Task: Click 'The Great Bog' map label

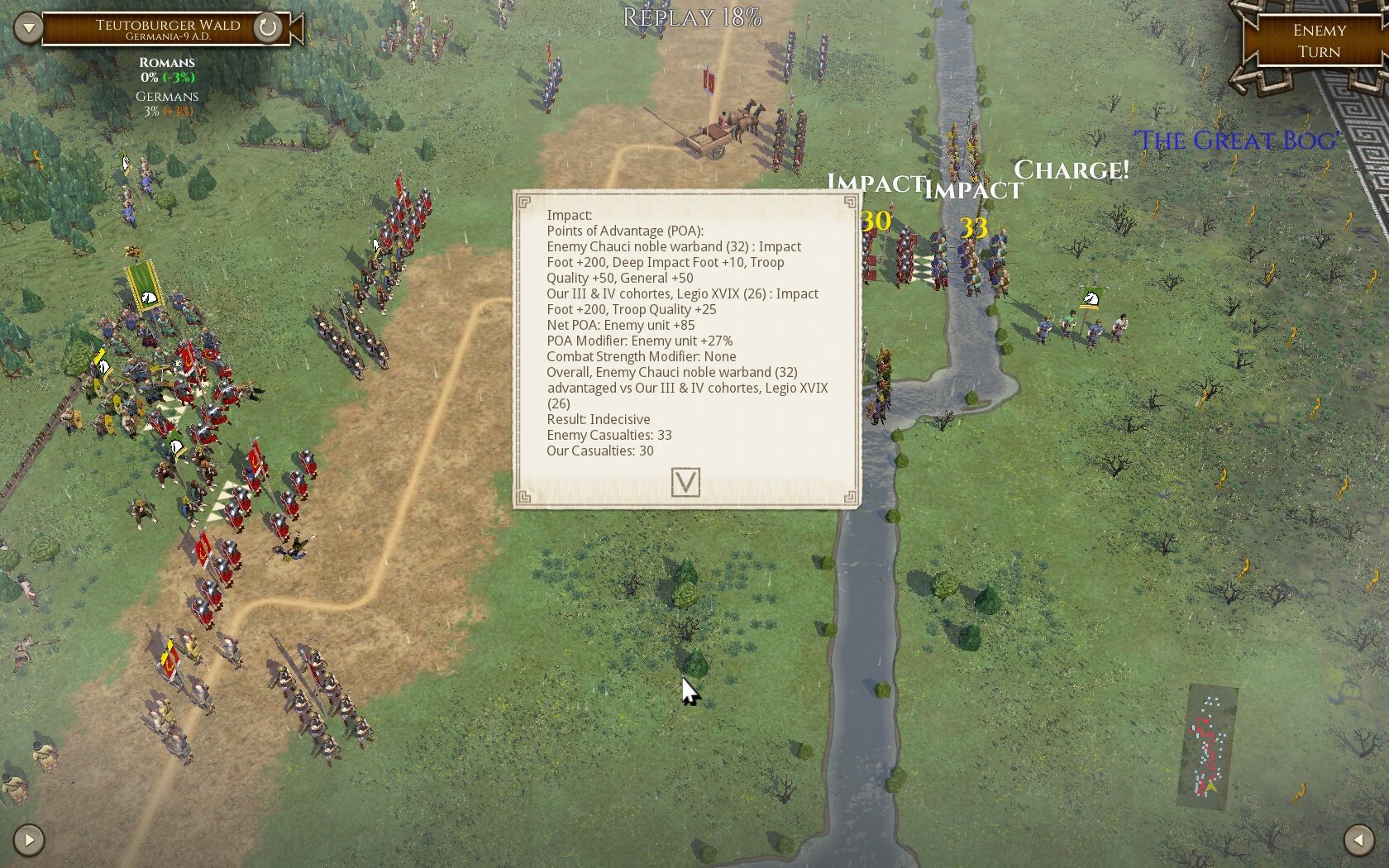Action: tap(1238, 141)
